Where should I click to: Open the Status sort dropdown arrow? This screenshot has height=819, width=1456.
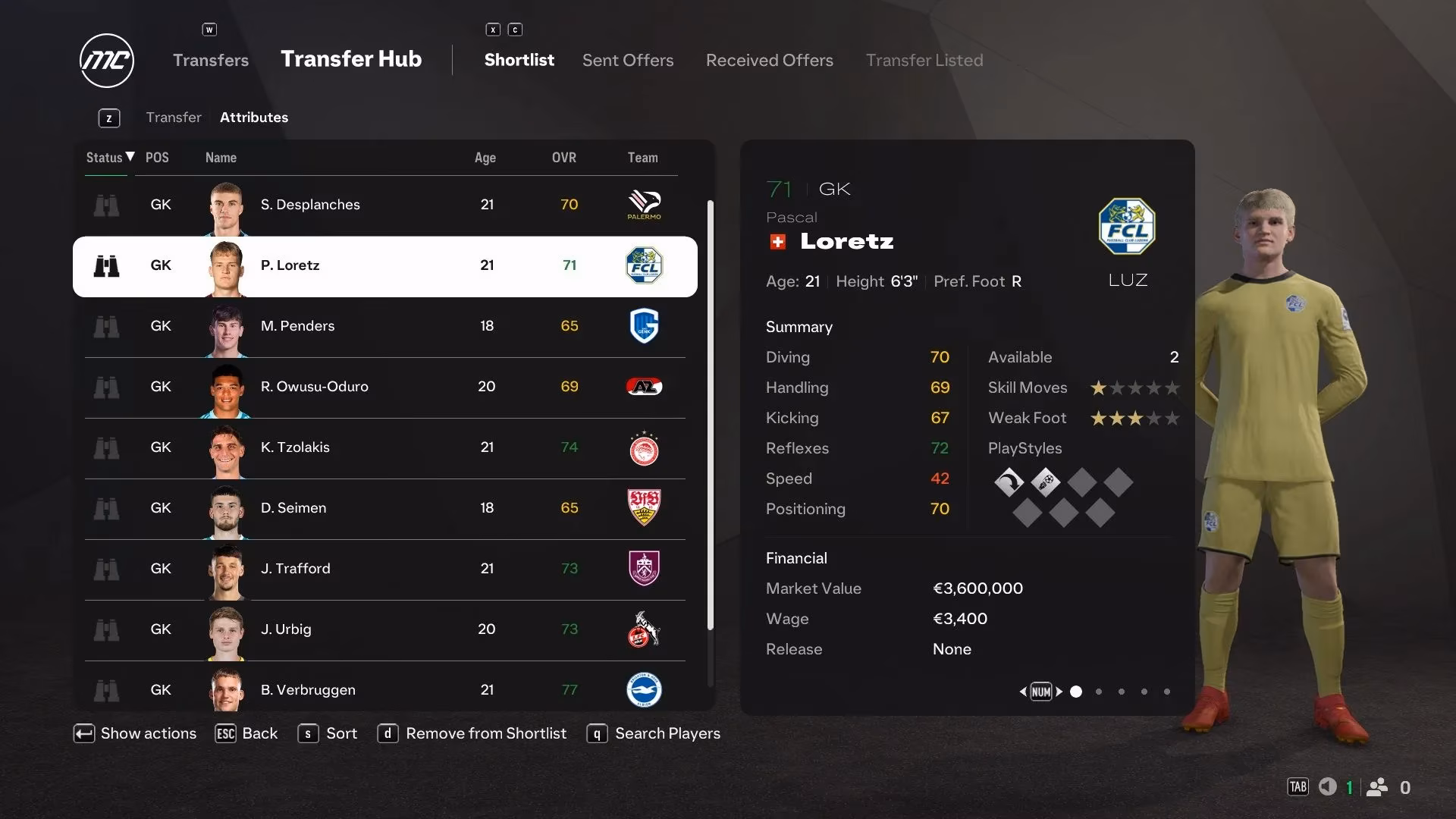[x=130, y=157]
